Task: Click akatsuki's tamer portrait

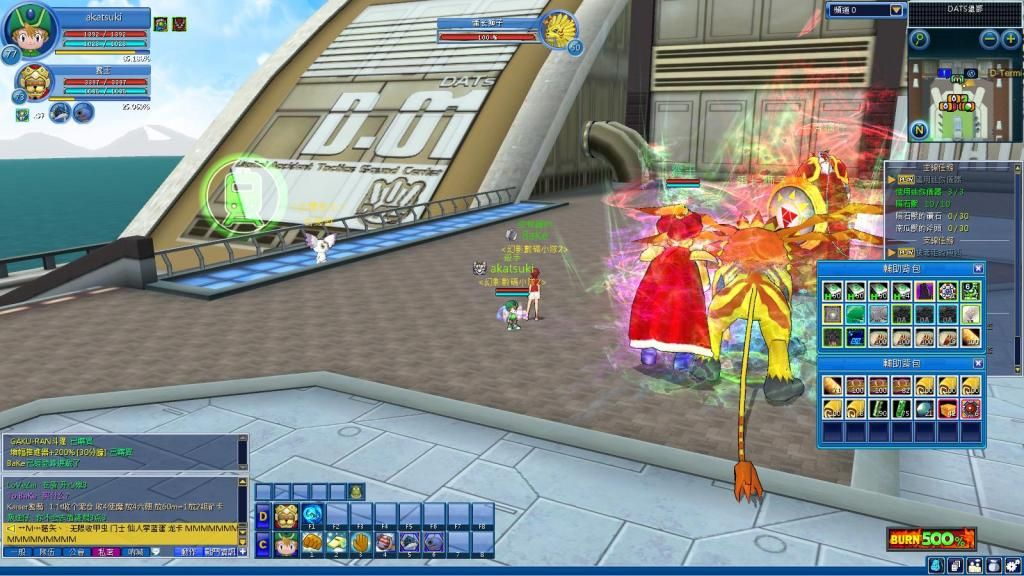Action: click(x=30, y=32)
